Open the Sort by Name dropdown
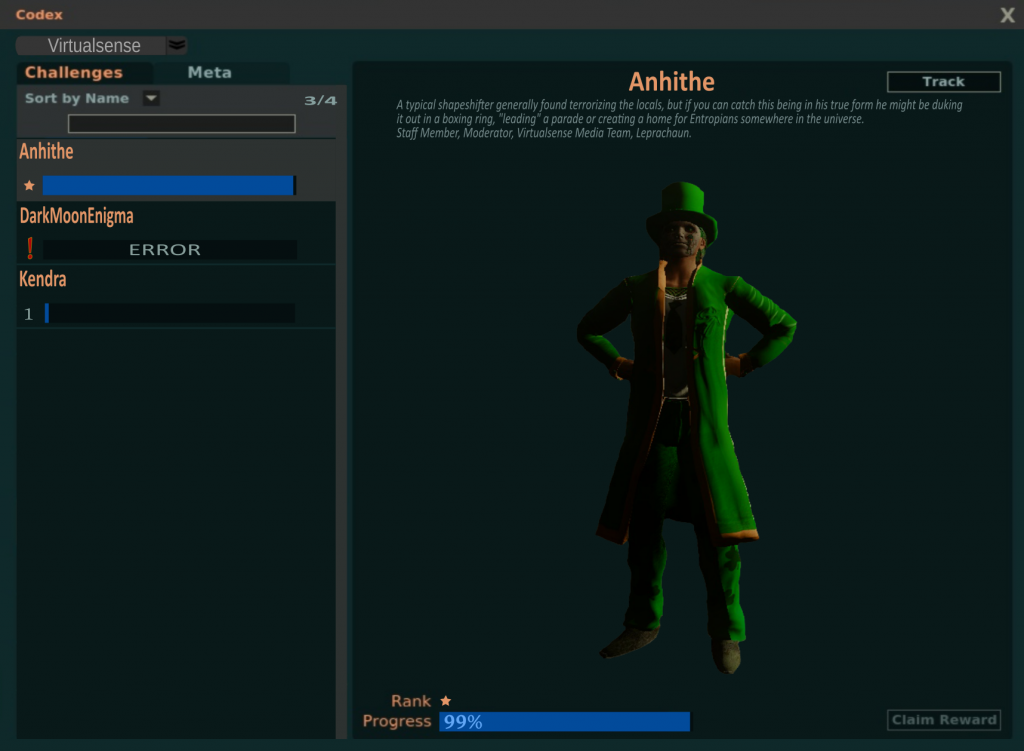 [x=151, y=98]
